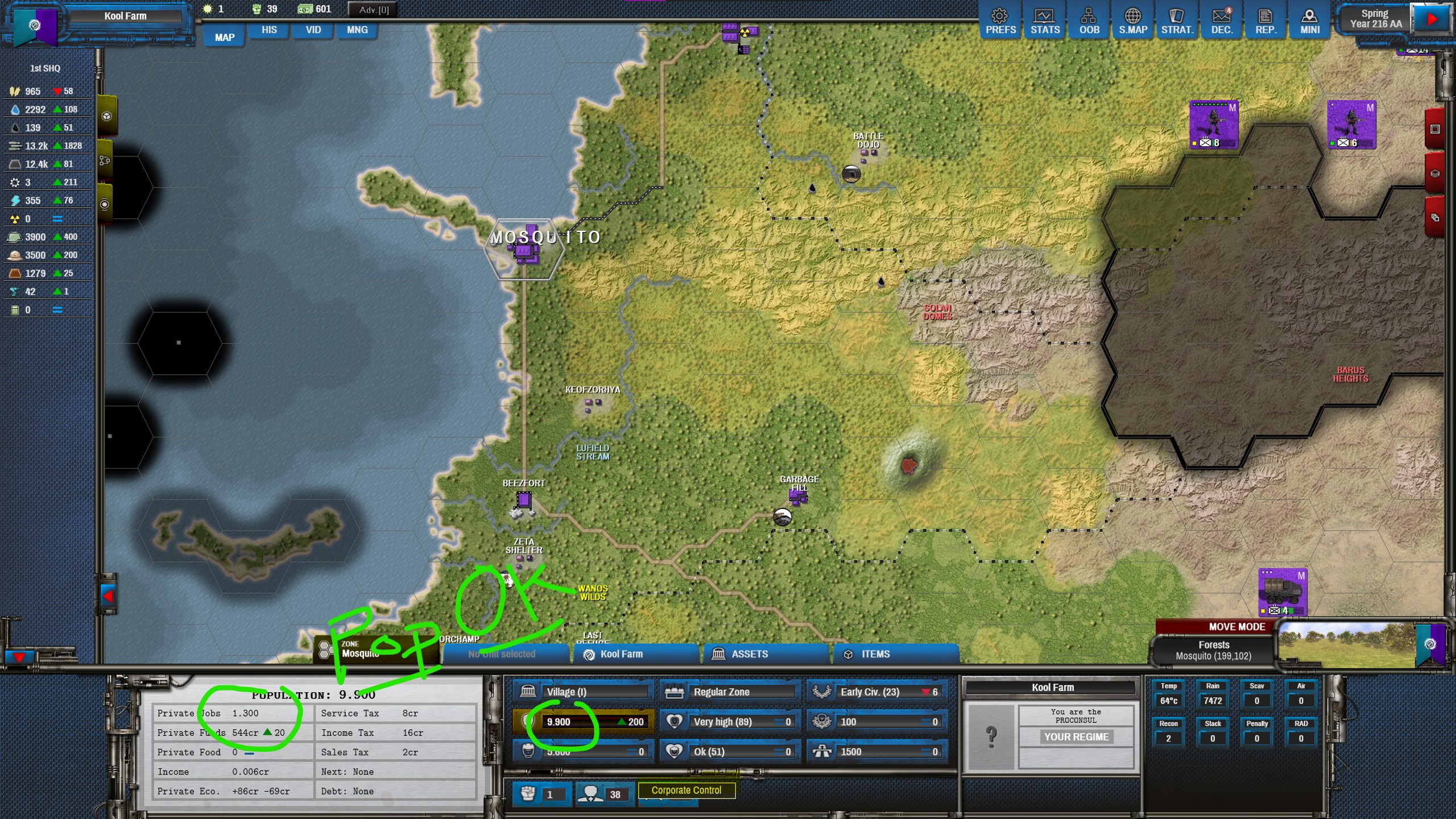Toggle the MINI minimap button
The image size is (1456, 819).
click(x=1309, y=22)
